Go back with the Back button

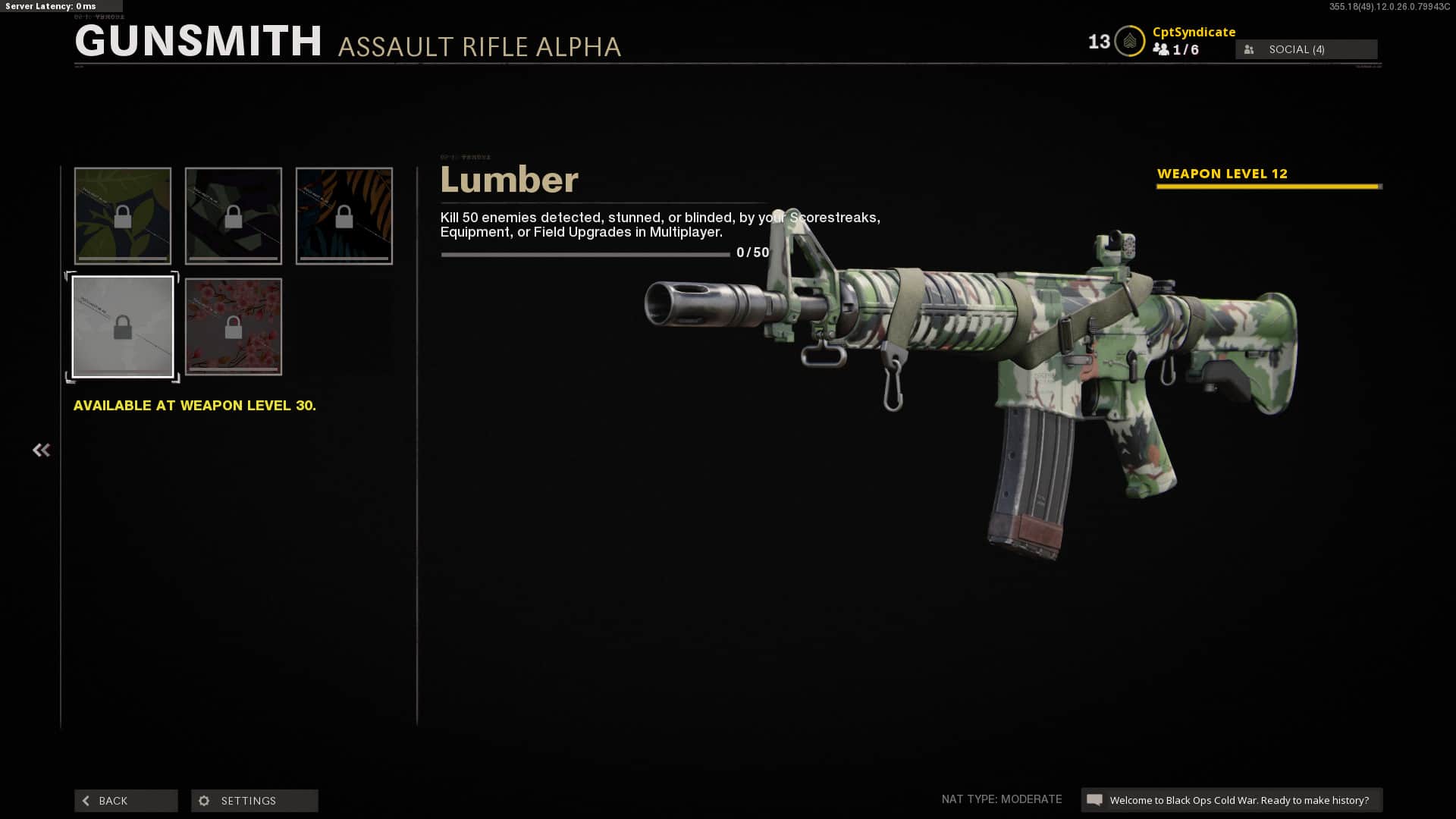click(126, 801)
